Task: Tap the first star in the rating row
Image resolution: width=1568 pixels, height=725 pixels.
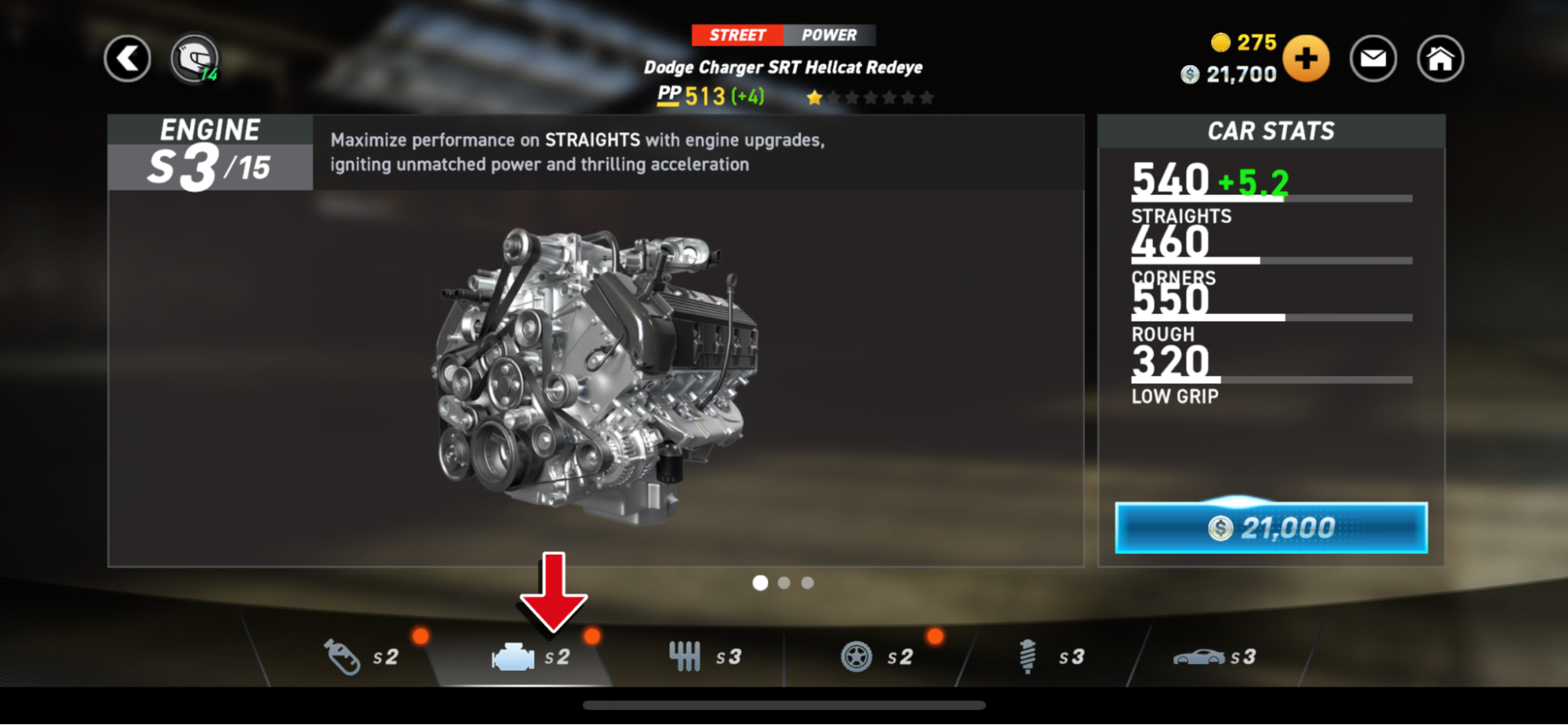Action: pos(815,97)
